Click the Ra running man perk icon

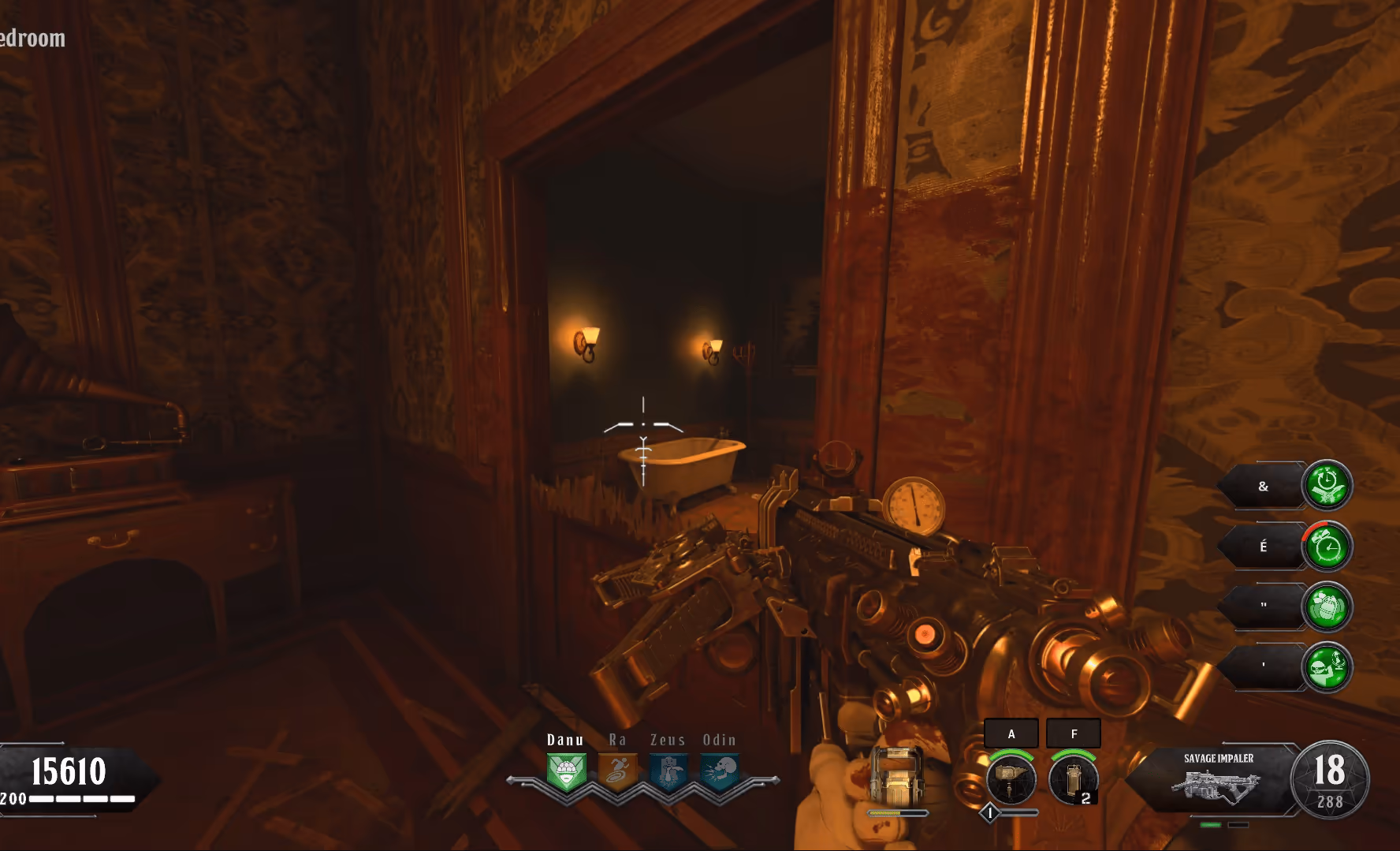click(x=617, y=771)
